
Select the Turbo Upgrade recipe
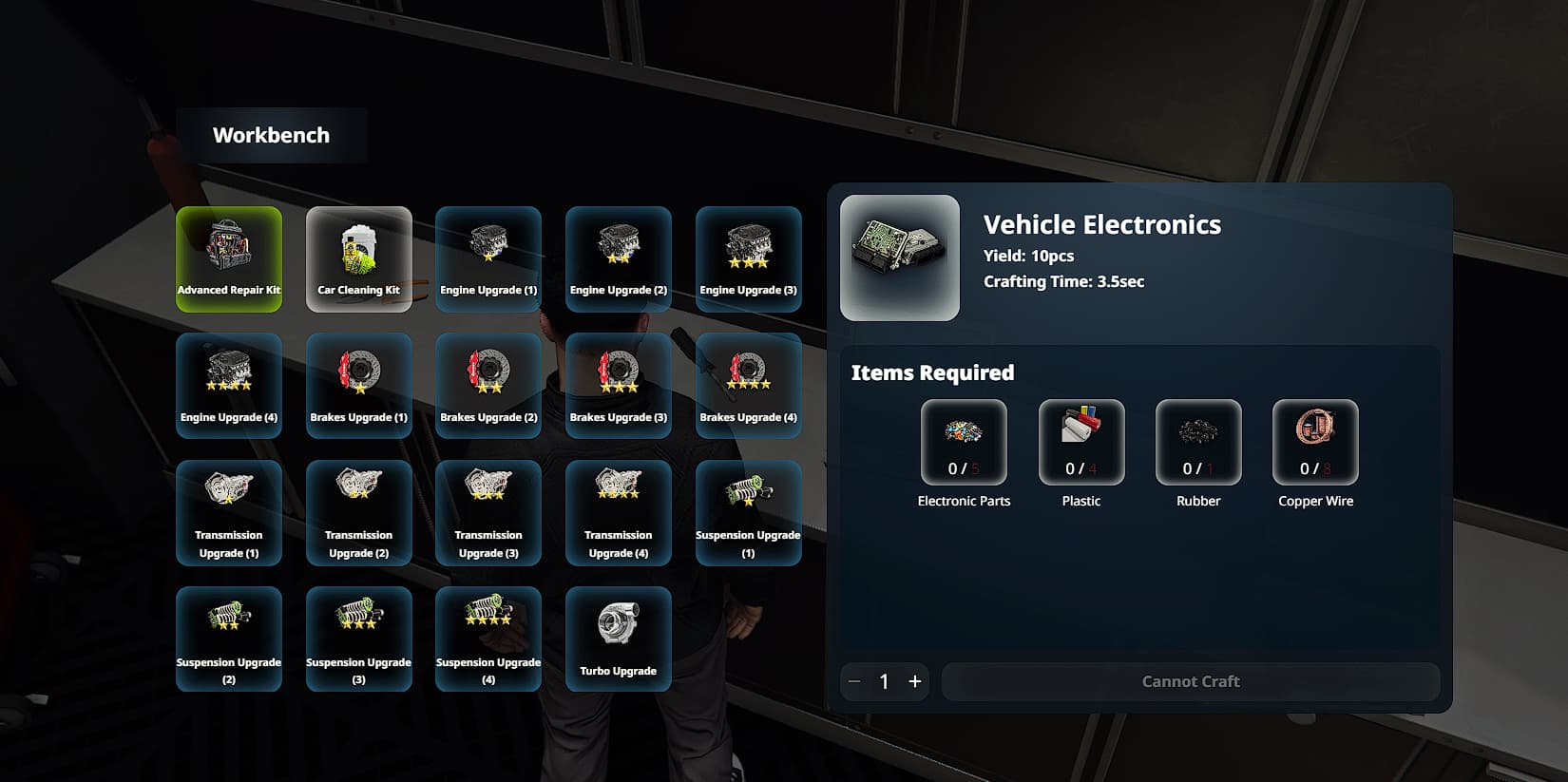coord(618,639)
